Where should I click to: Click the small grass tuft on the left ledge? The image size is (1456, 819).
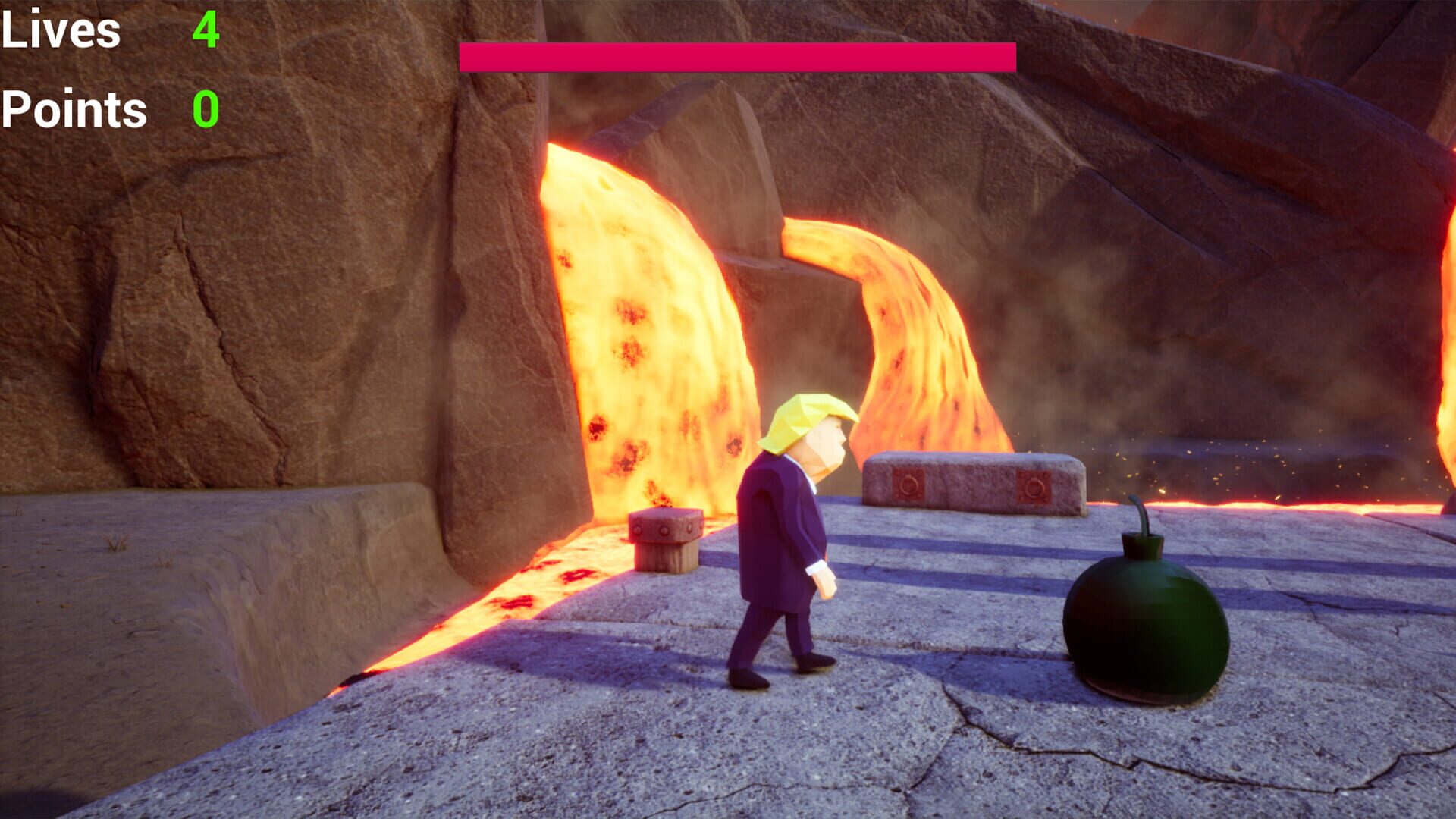pyautogui.click(x=114, y=543)
